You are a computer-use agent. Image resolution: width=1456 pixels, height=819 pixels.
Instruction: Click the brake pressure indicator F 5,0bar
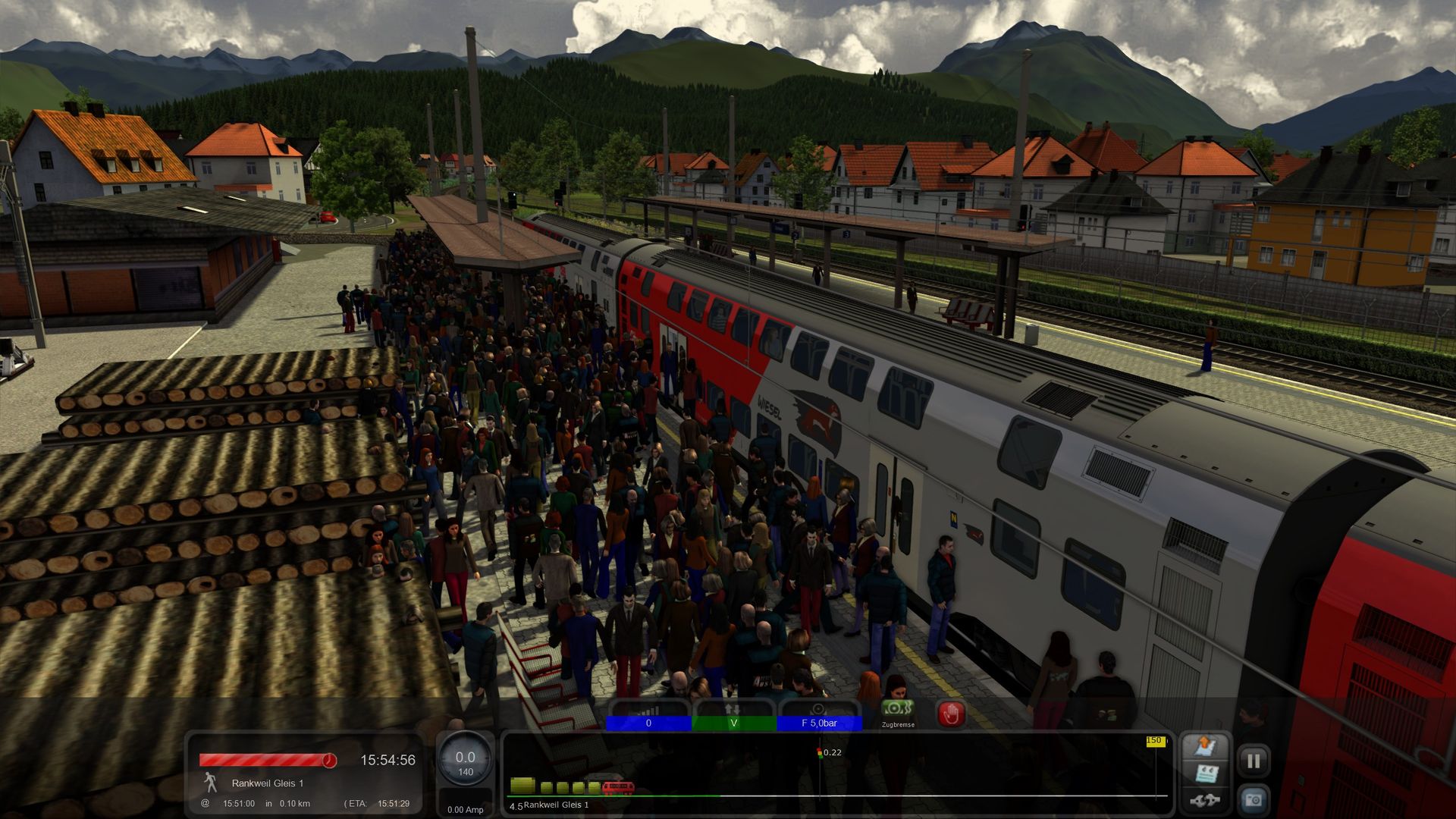click(819, 723)
